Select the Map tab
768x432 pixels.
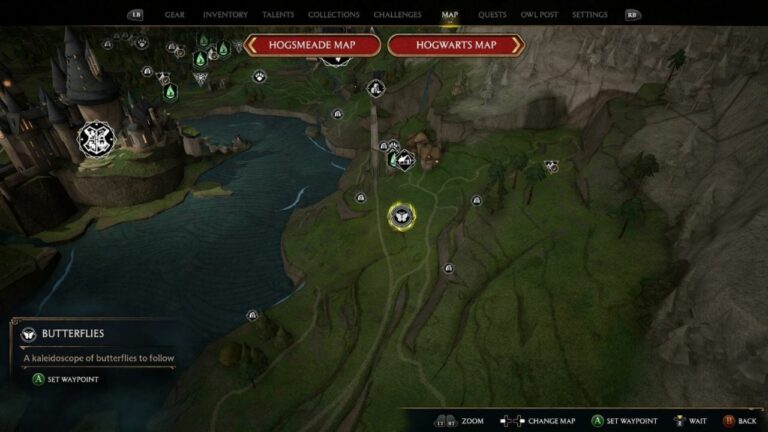tap(449, 15)
